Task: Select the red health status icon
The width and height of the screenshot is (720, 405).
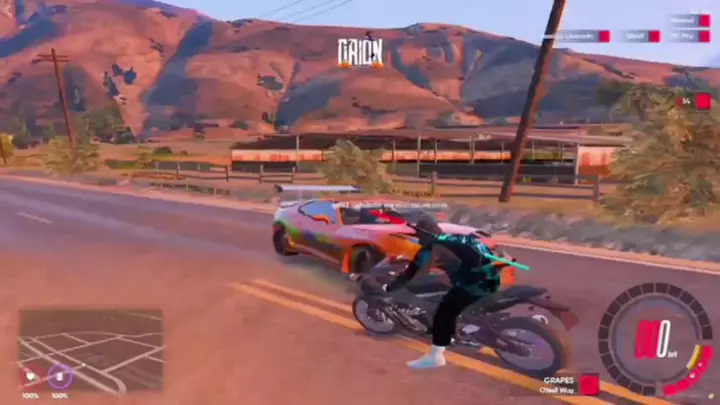Action: (x=30, y=377)
